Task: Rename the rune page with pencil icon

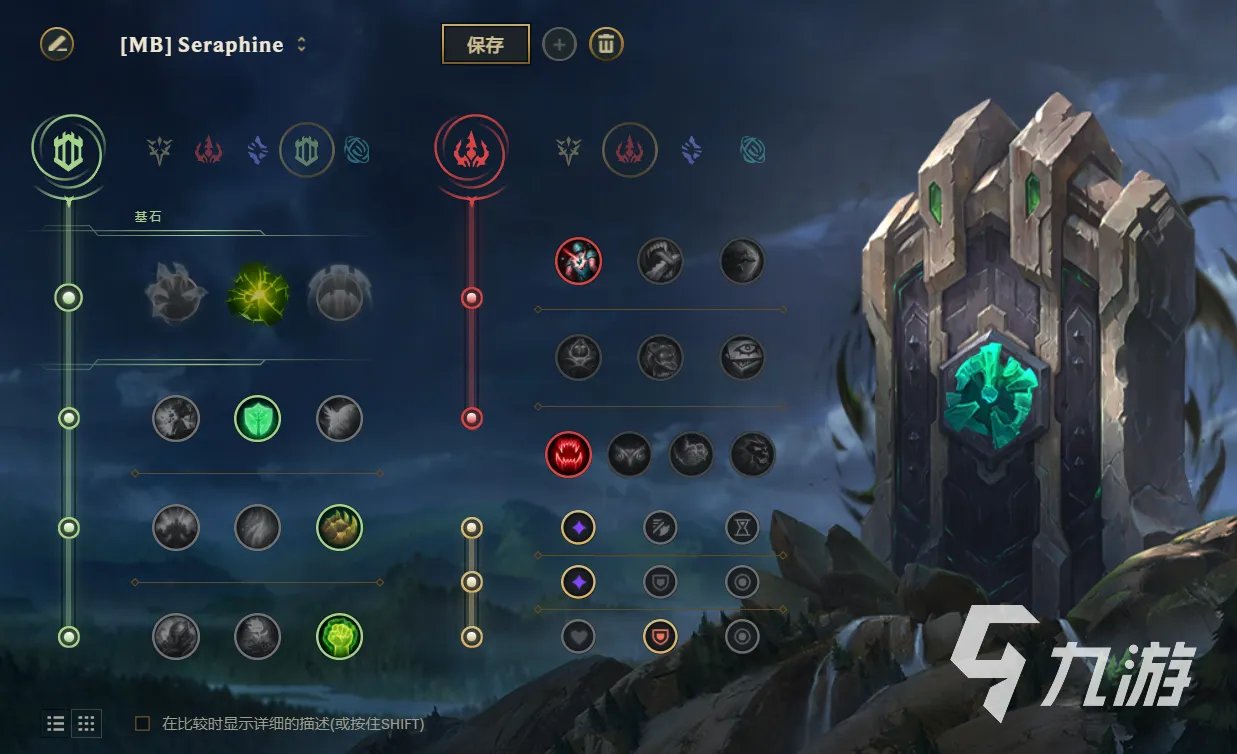Action: click(57, 44)
